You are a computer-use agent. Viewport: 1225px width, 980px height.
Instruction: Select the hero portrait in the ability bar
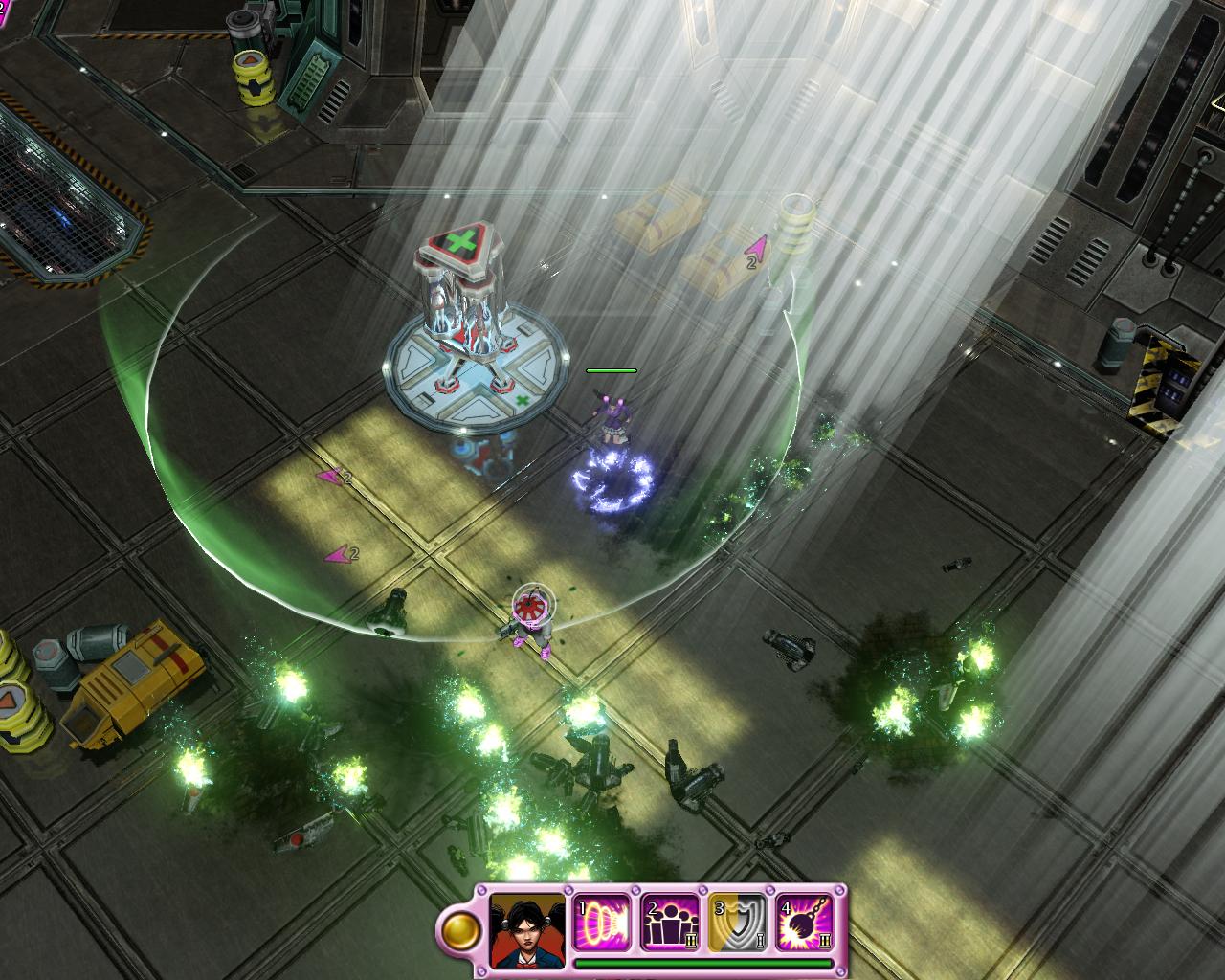(529, 928)
